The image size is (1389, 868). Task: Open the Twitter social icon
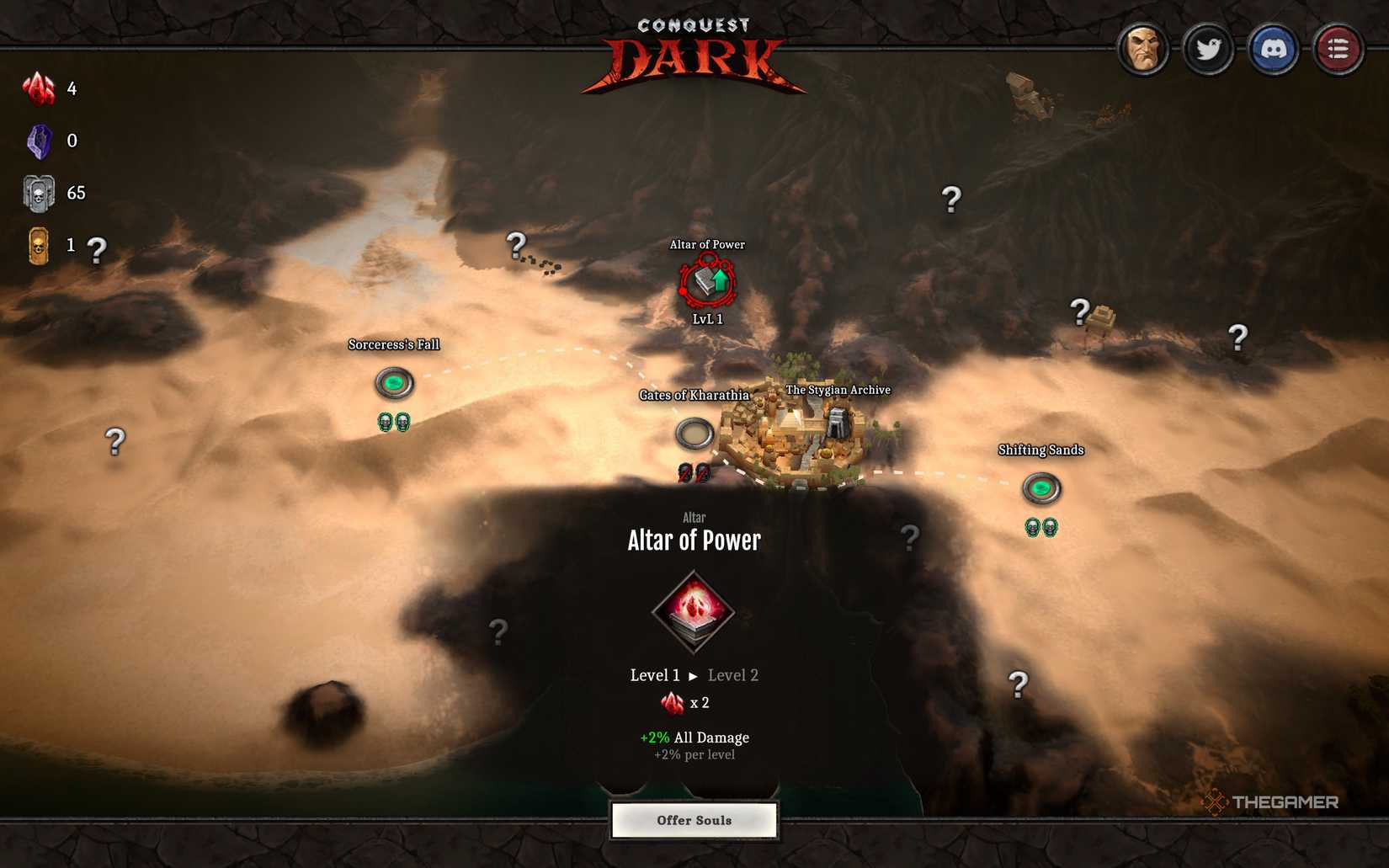1209,49
